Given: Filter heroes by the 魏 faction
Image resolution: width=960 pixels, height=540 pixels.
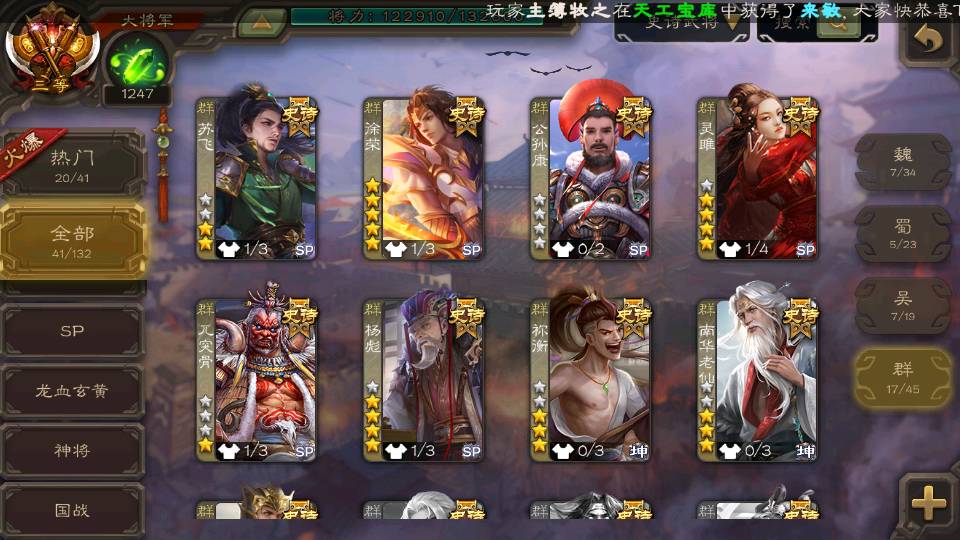Looking at the screenshot, I should [903, 161].
